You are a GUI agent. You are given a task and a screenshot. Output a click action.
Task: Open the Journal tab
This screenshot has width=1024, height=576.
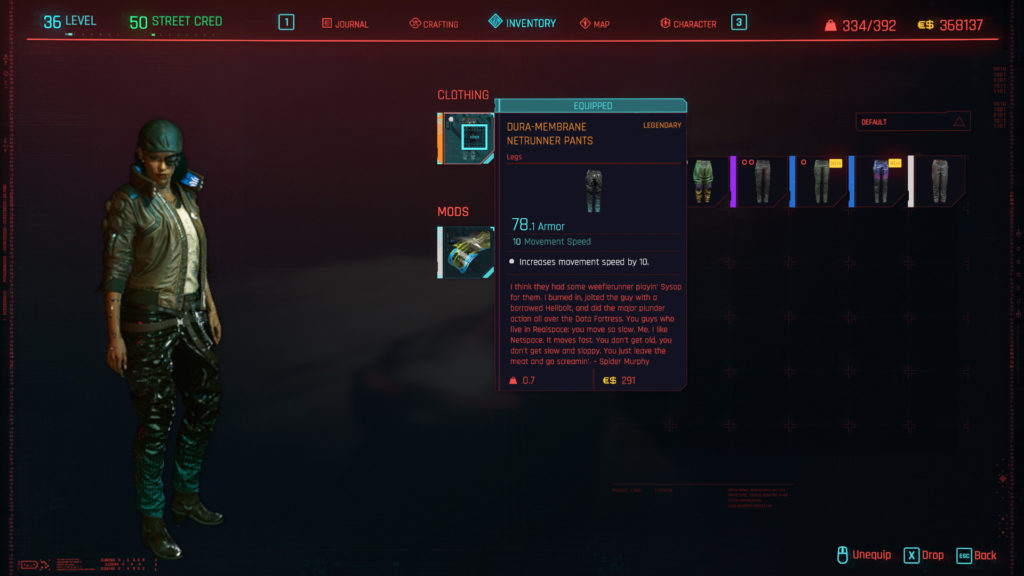(346, 23)
